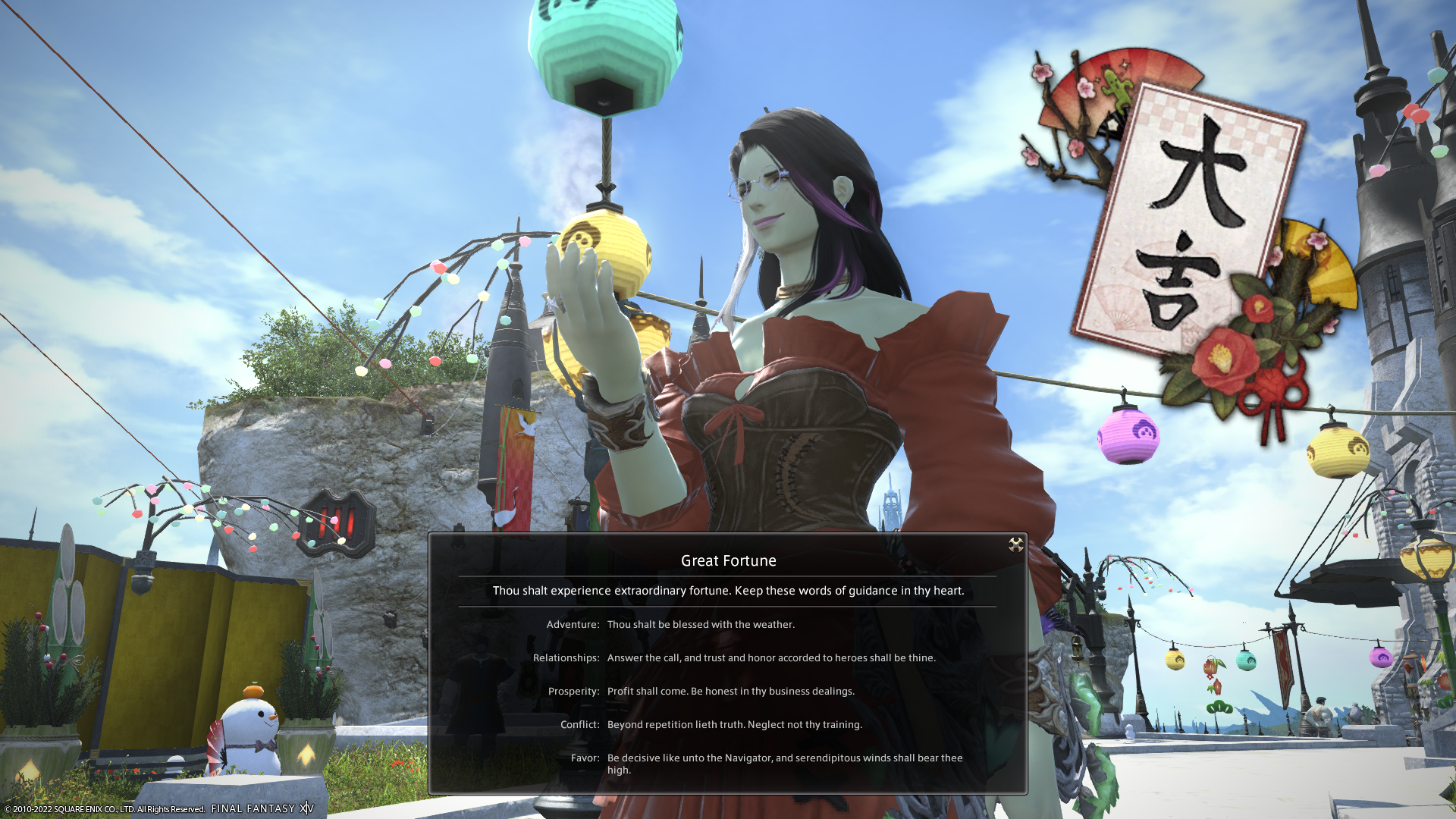Viewport: 1456px width, 819px height.
Task: Close the Great Fortune window
Action: click(1015, 544)
